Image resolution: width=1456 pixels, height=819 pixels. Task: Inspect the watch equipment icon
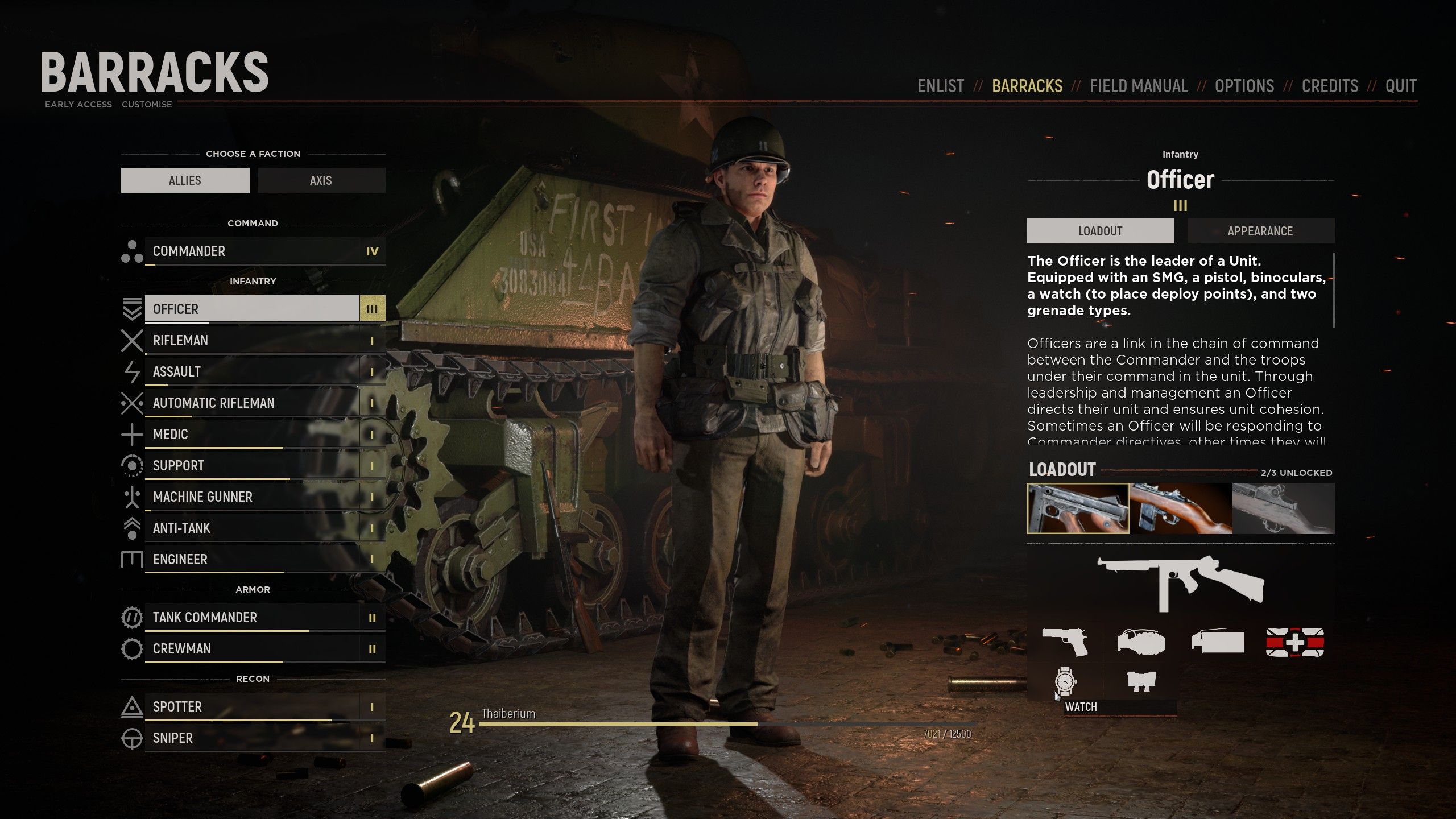(x=1065, y=681)
